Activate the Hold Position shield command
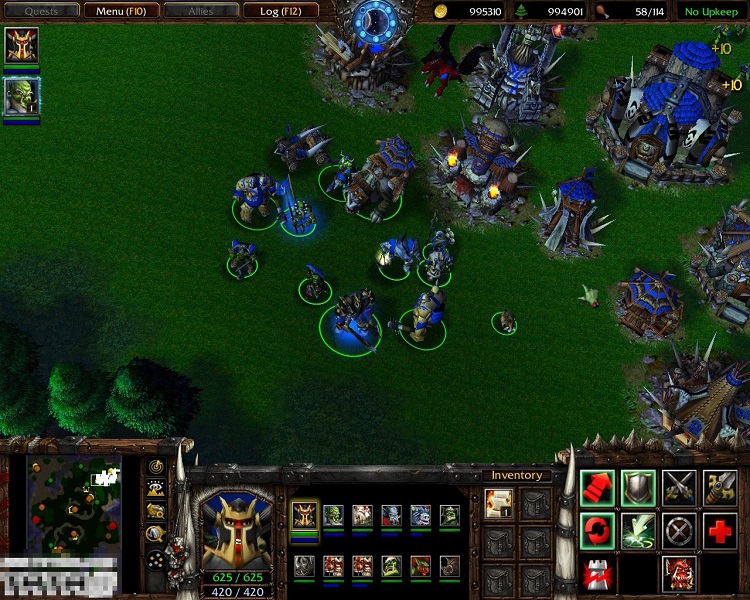750x600 pixels. click(x=637, y=487)
